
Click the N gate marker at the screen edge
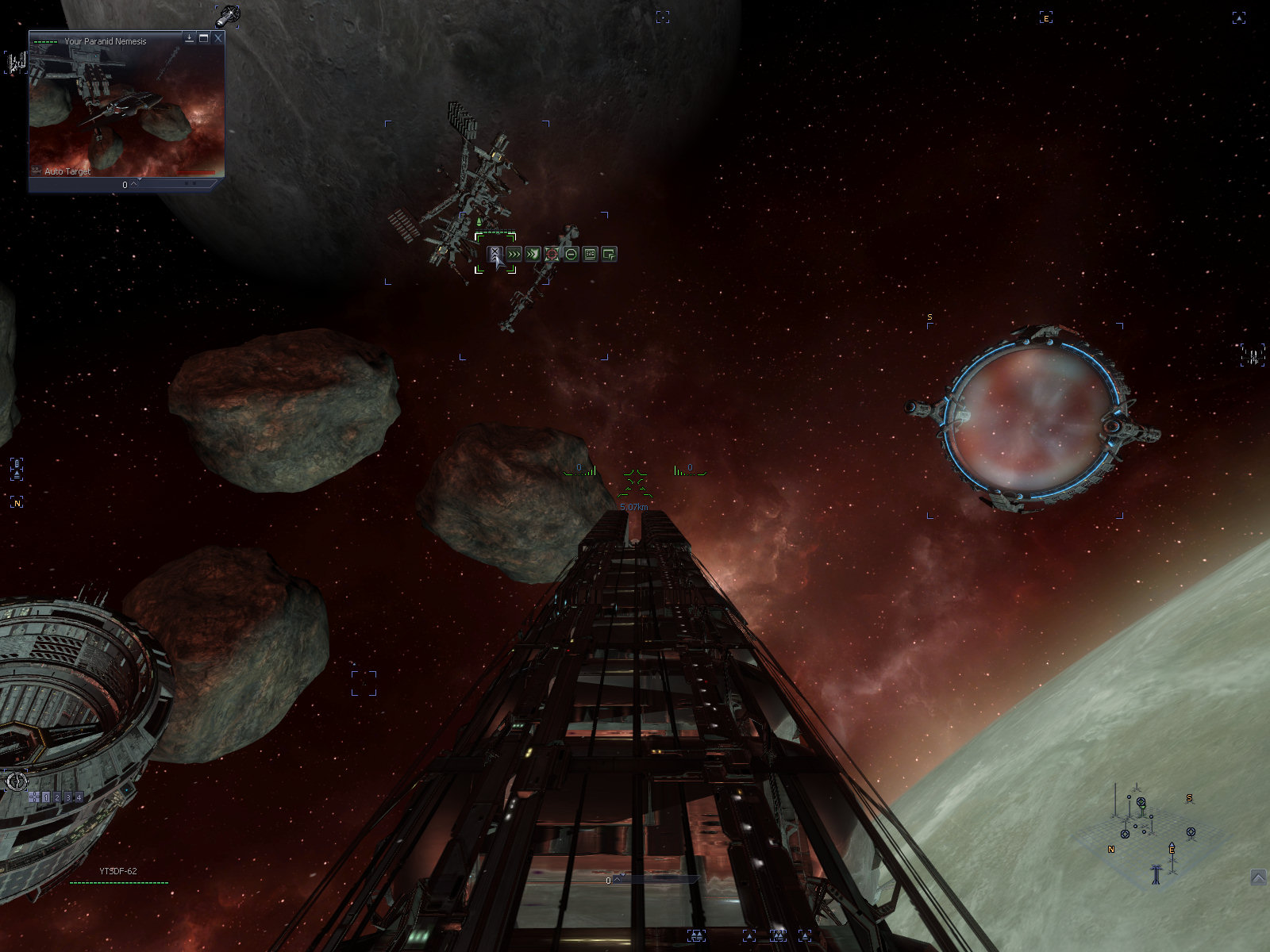click(x=17, y=503)
